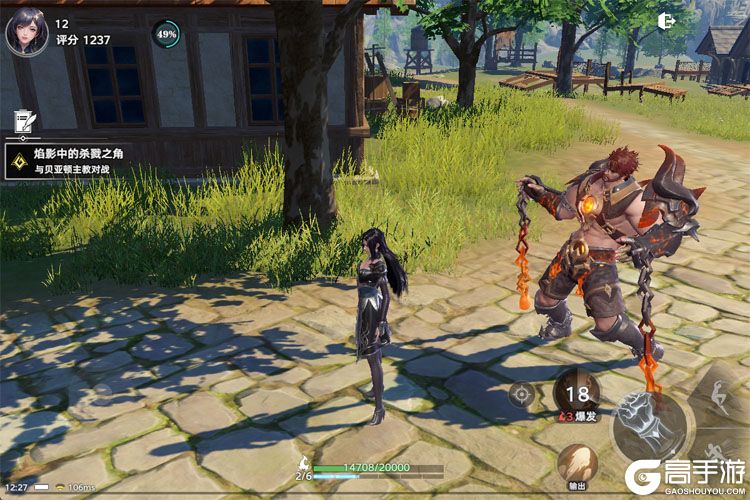Trigger the 输出 skill button

coord(577,465)
